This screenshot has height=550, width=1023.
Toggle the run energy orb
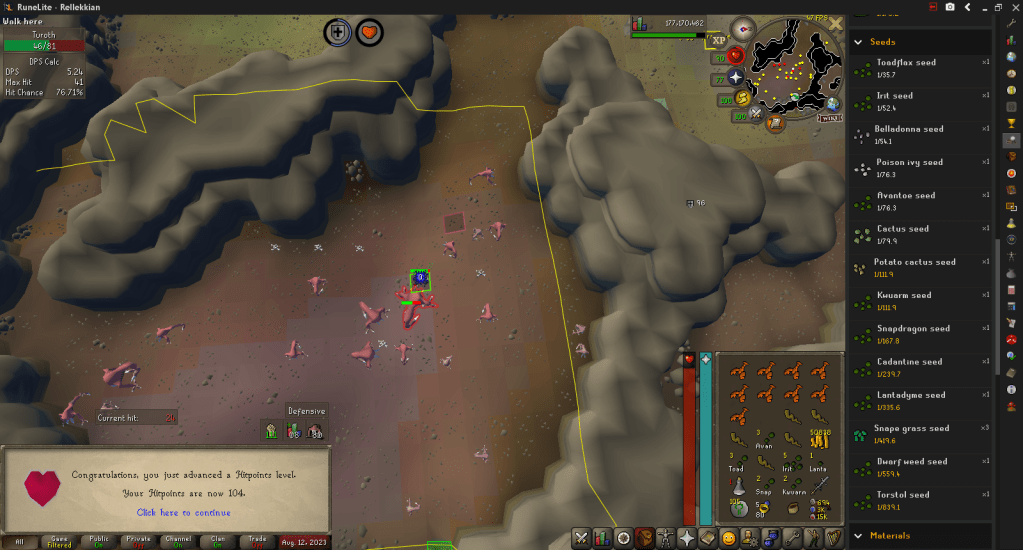pyautogui.click(x=742, y=99)
